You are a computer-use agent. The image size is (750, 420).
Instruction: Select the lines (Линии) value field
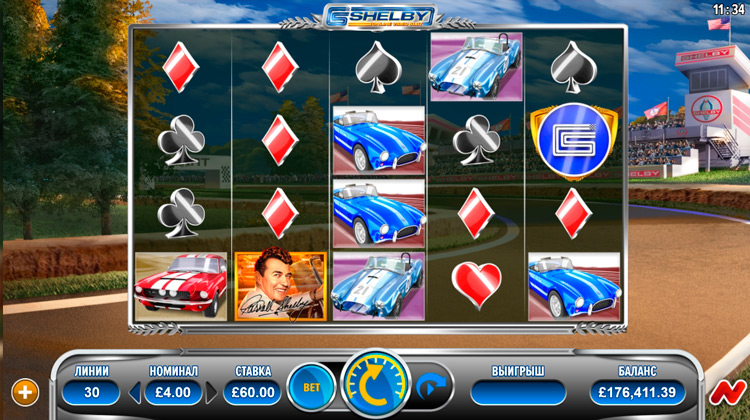[91, 392]
